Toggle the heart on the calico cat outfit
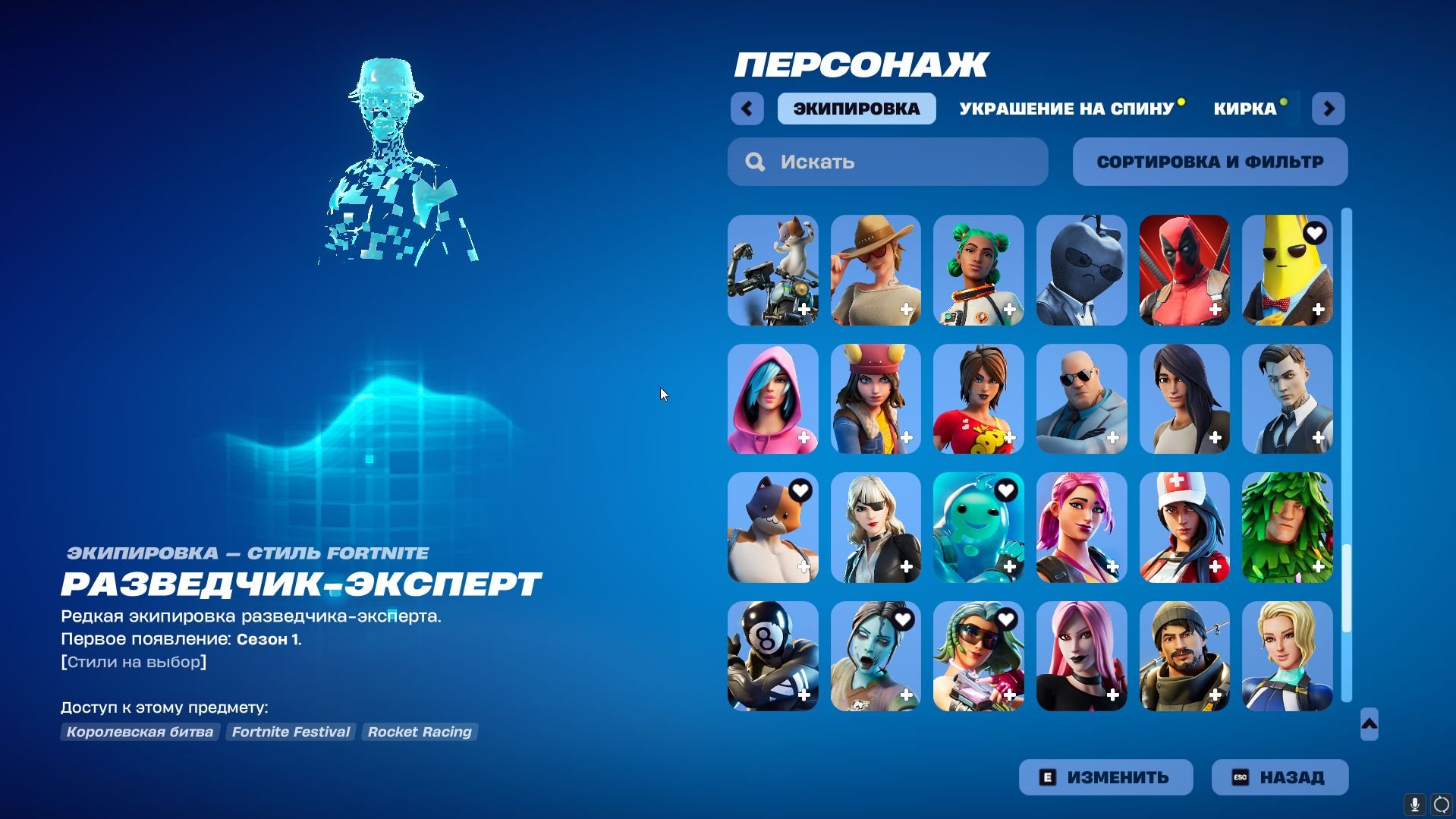This screenshot has width=1456, height=819. click(x=800, y=492)
